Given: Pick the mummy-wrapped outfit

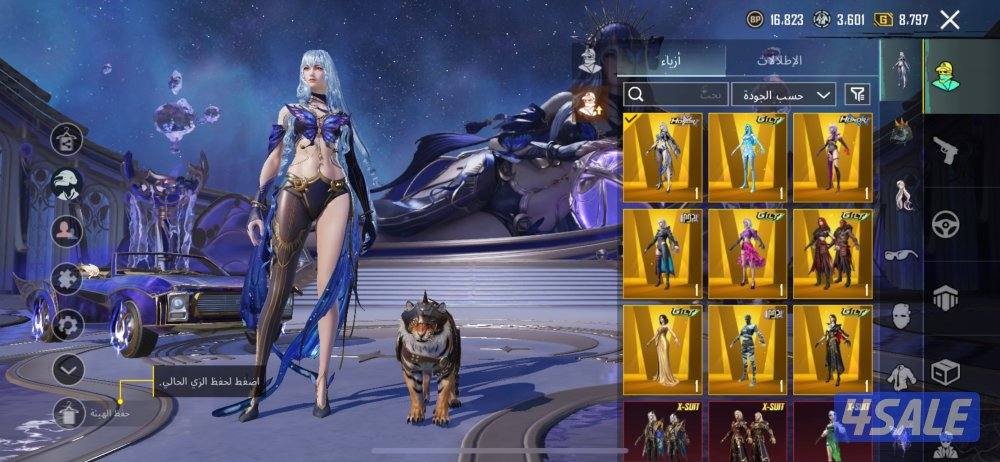Looking at the screenshot, I should 747,349.
